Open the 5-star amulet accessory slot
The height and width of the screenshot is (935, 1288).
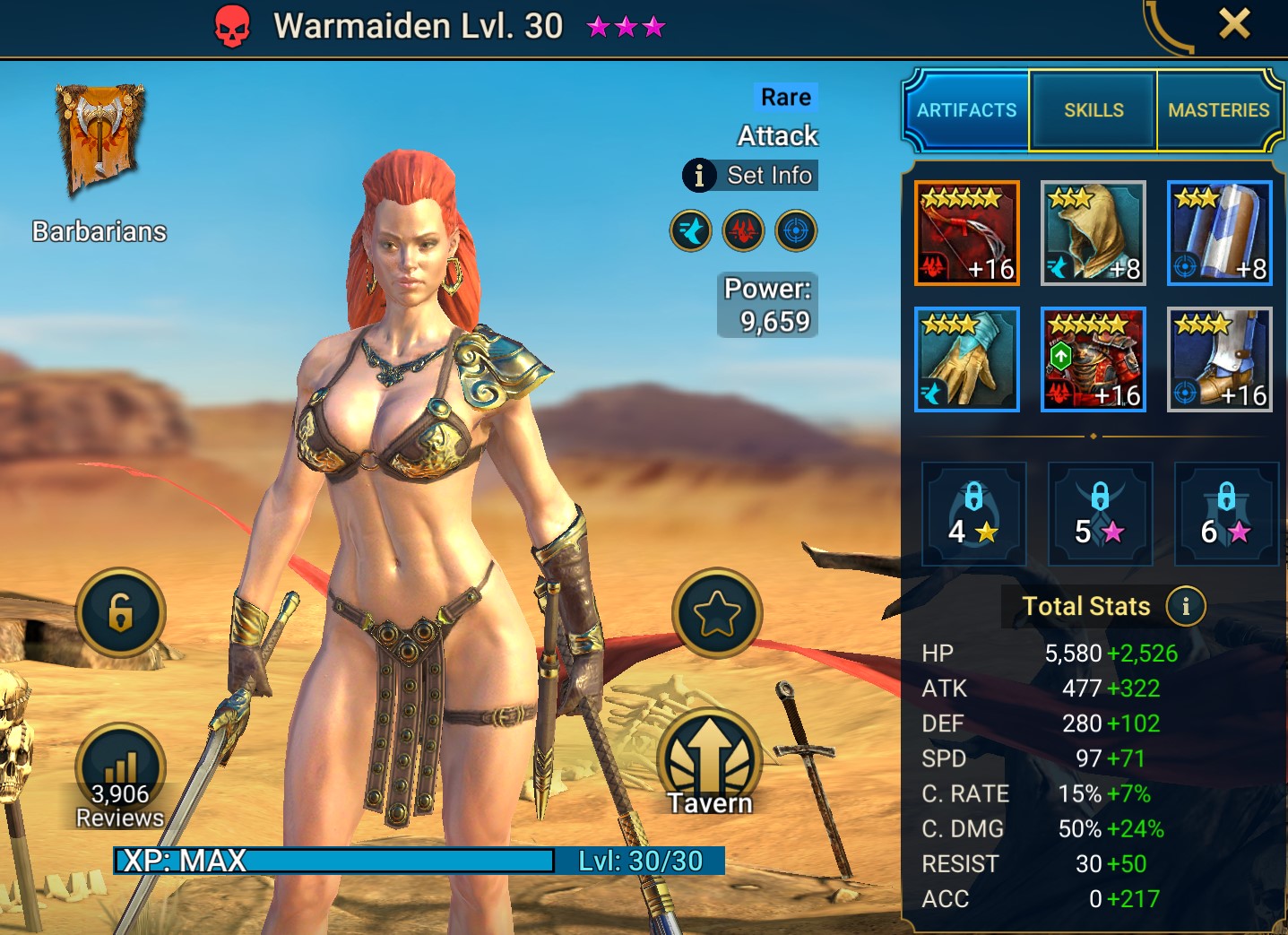[1100, 514]
